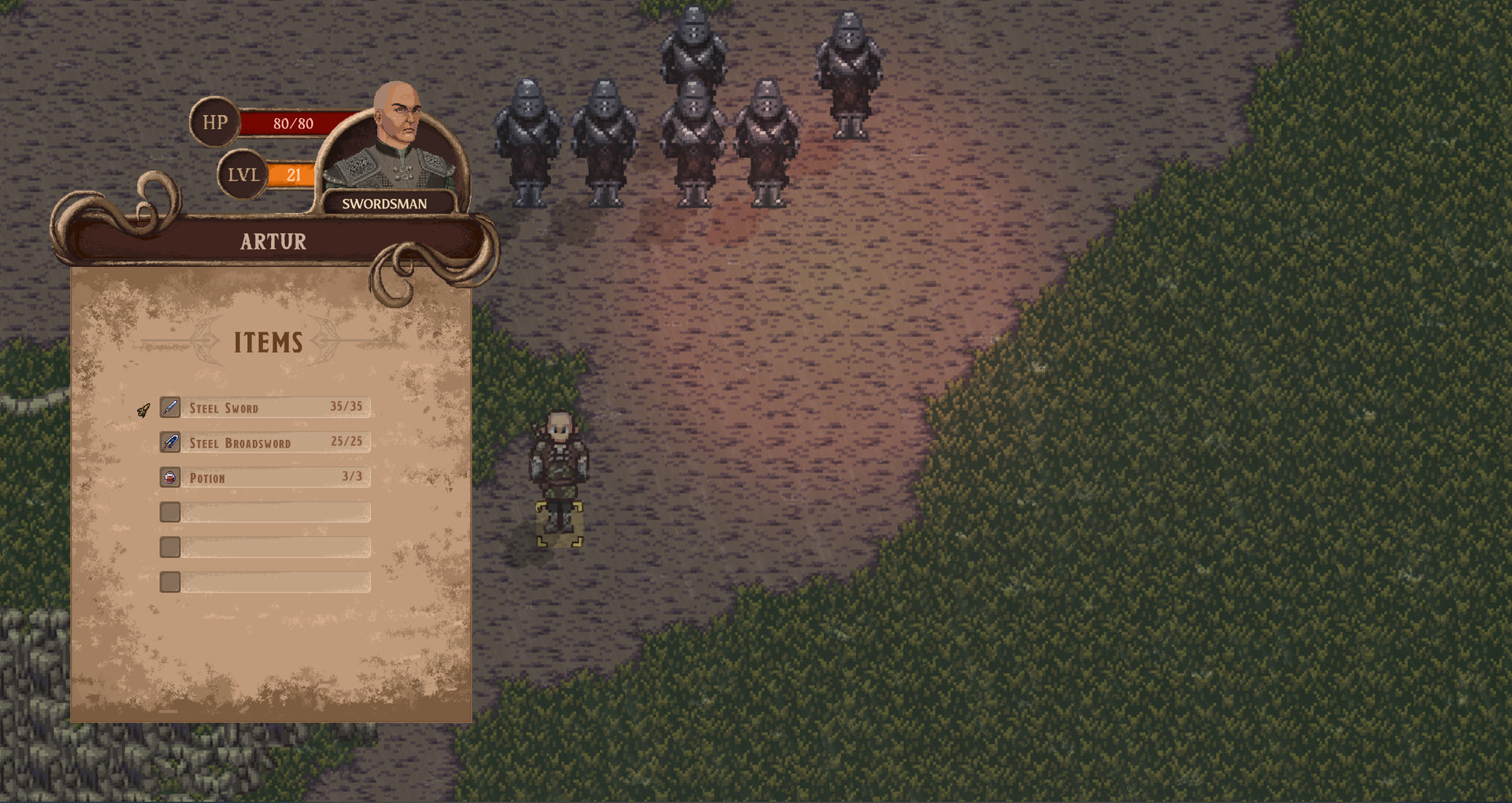
Task: Select the Steel Broadsword icon
Action: coord(169,442)
